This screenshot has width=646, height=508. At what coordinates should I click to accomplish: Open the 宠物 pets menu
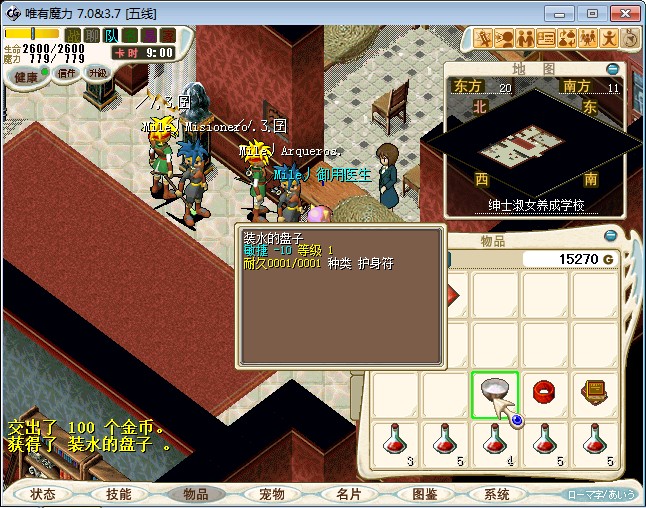pos(272,494)
